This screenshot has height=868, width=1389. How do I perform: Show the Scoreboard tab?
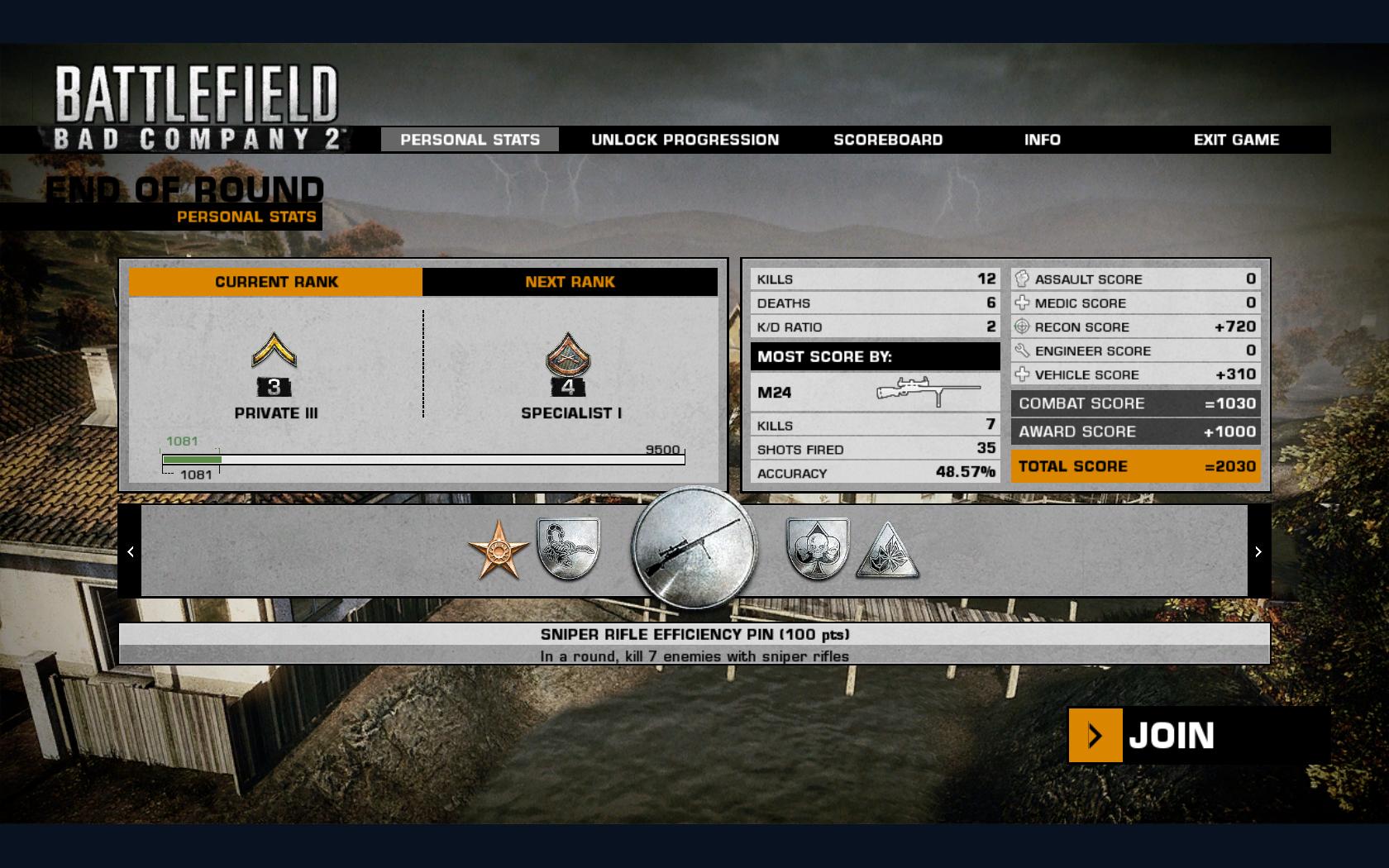pos(888,140)
